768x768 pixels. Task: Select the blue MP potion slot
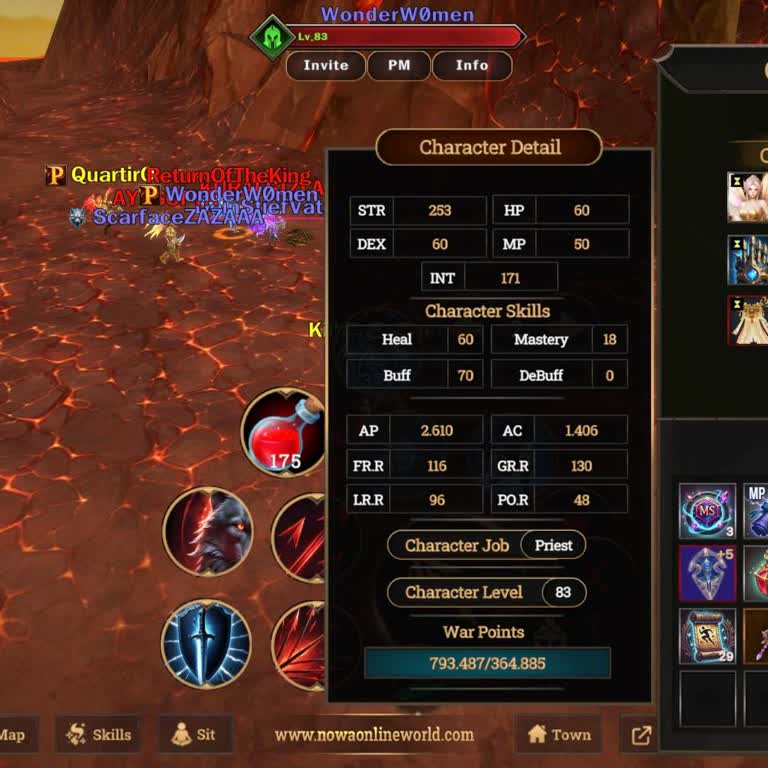click(x=757, y=511)
